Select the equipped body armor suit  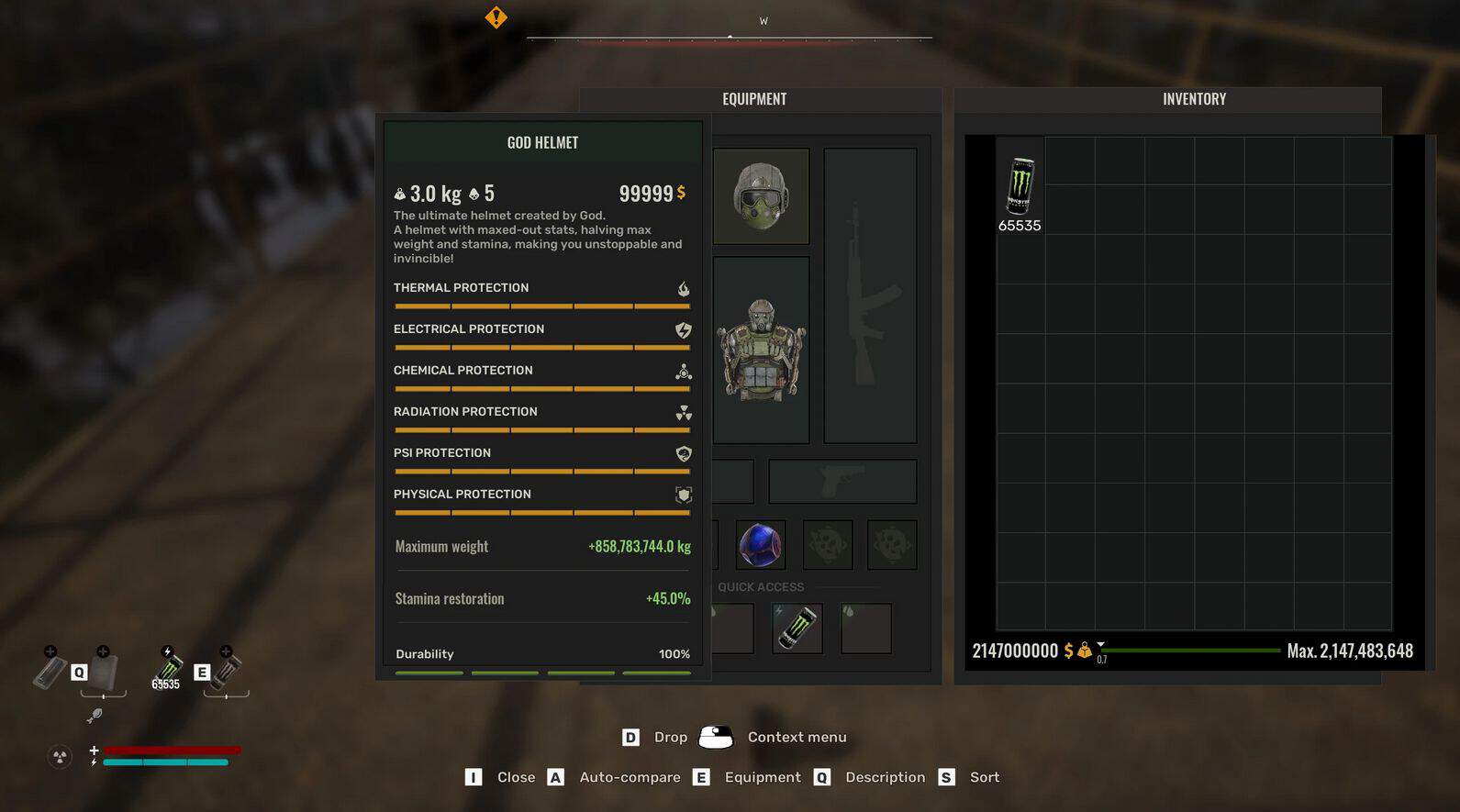click(761, 350)
